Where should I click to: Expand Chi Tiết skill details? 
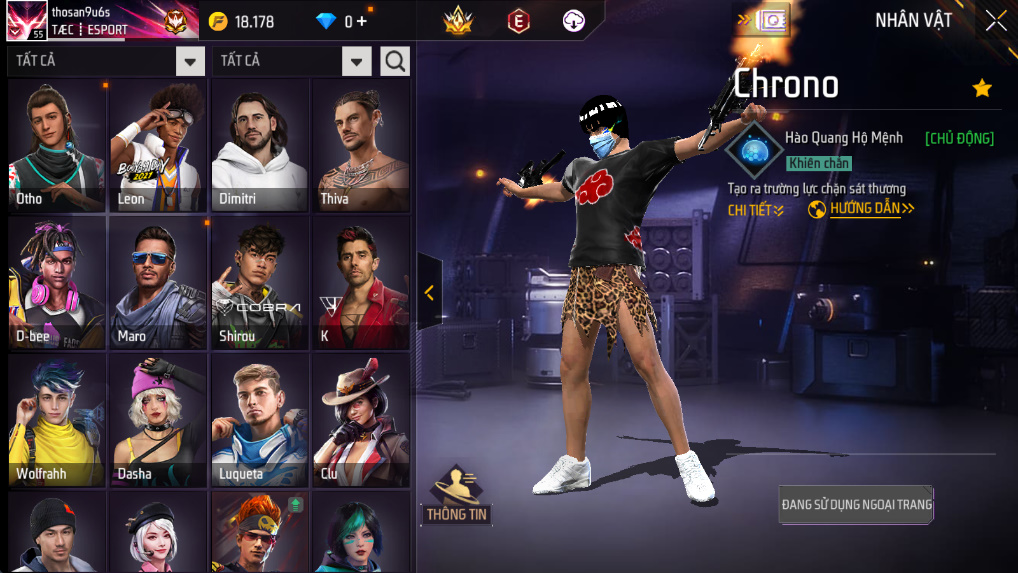[755, 209]
